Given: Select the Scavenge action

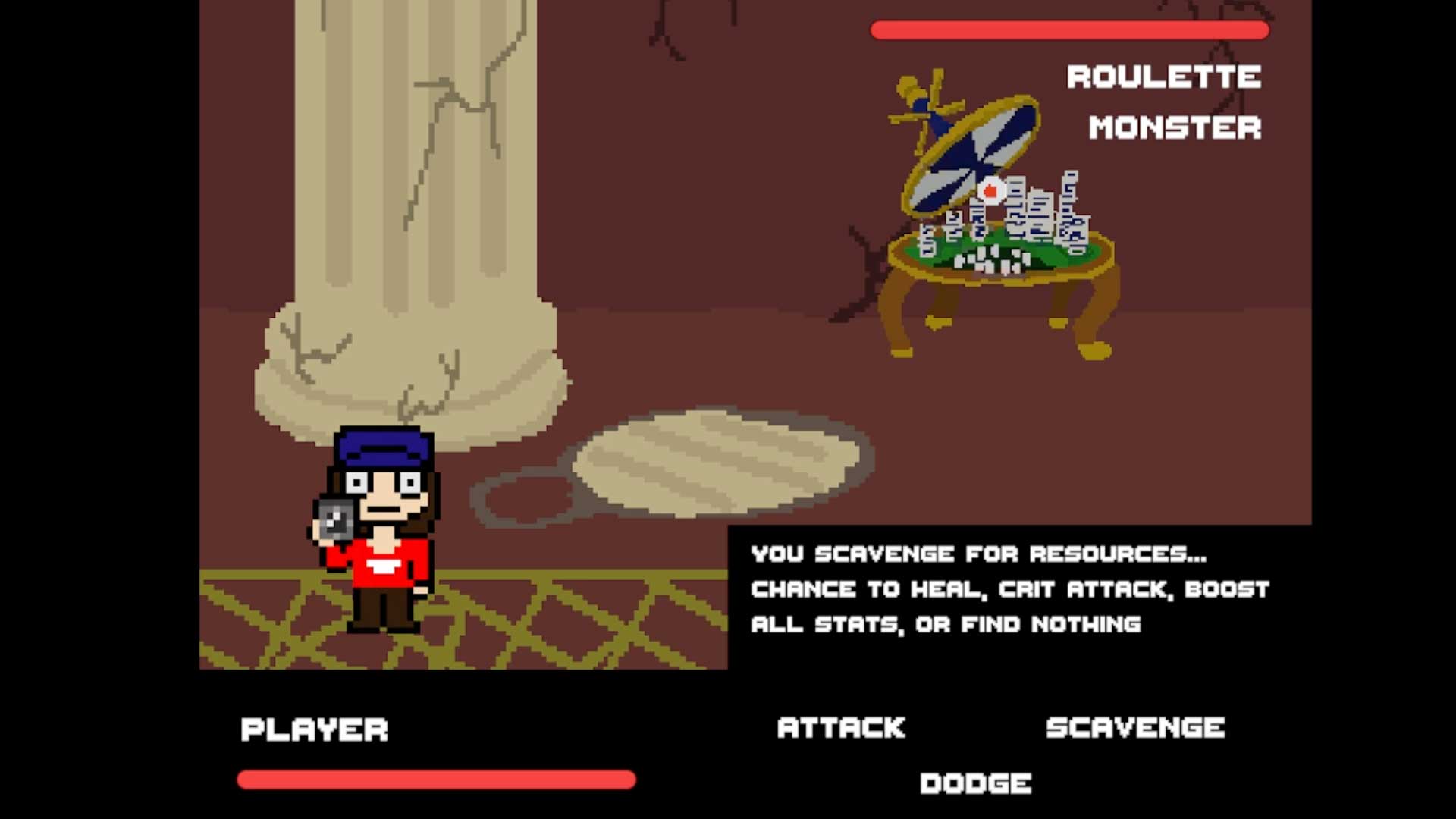Looking at the screenshot, I should coord(1135,728).
